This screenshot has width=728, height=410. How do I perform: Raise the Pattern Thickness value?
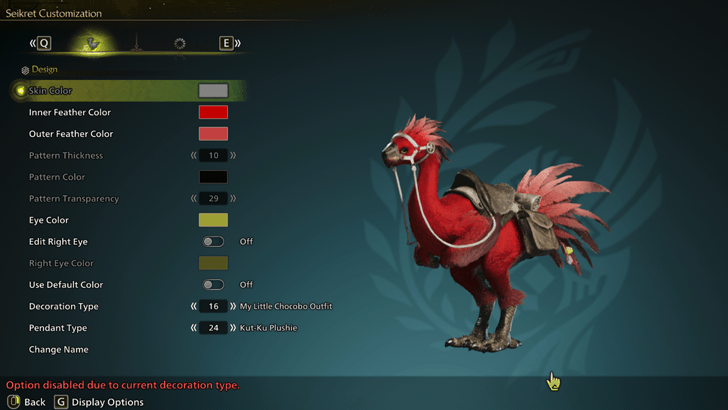[233, 156]
